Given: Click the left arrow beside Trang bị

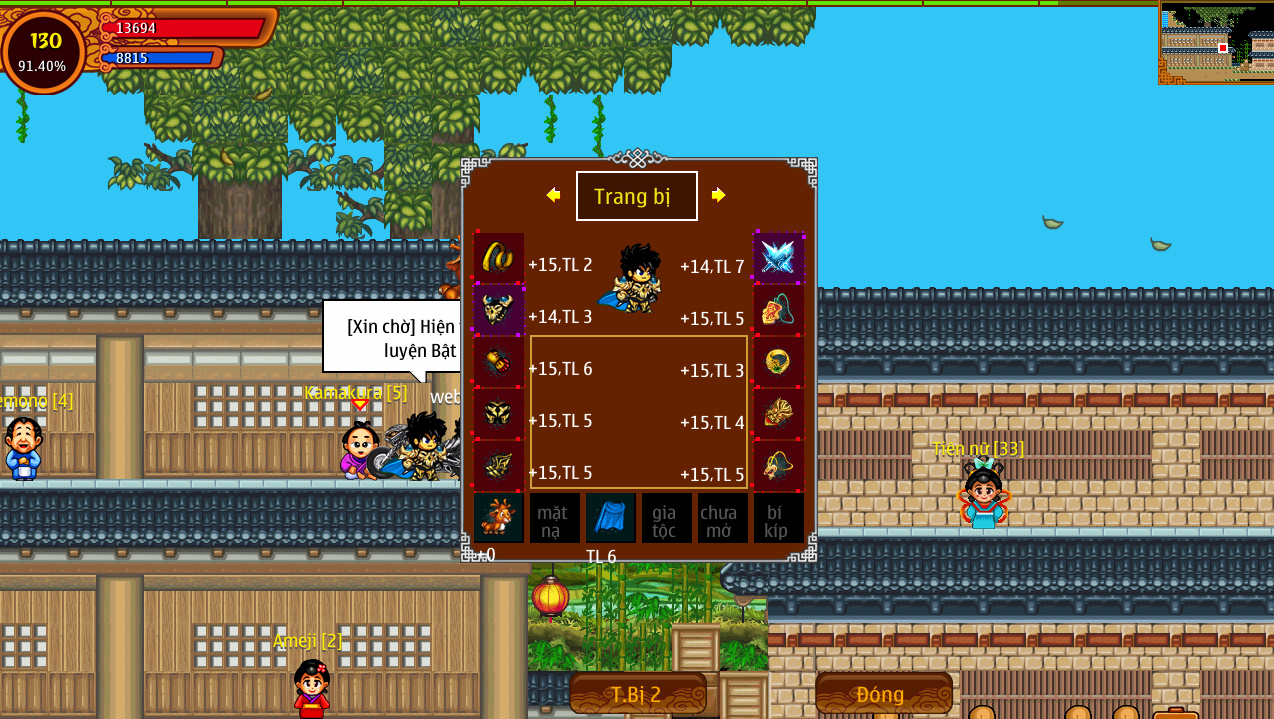Looking at the screenshot, I should point(553,195).
